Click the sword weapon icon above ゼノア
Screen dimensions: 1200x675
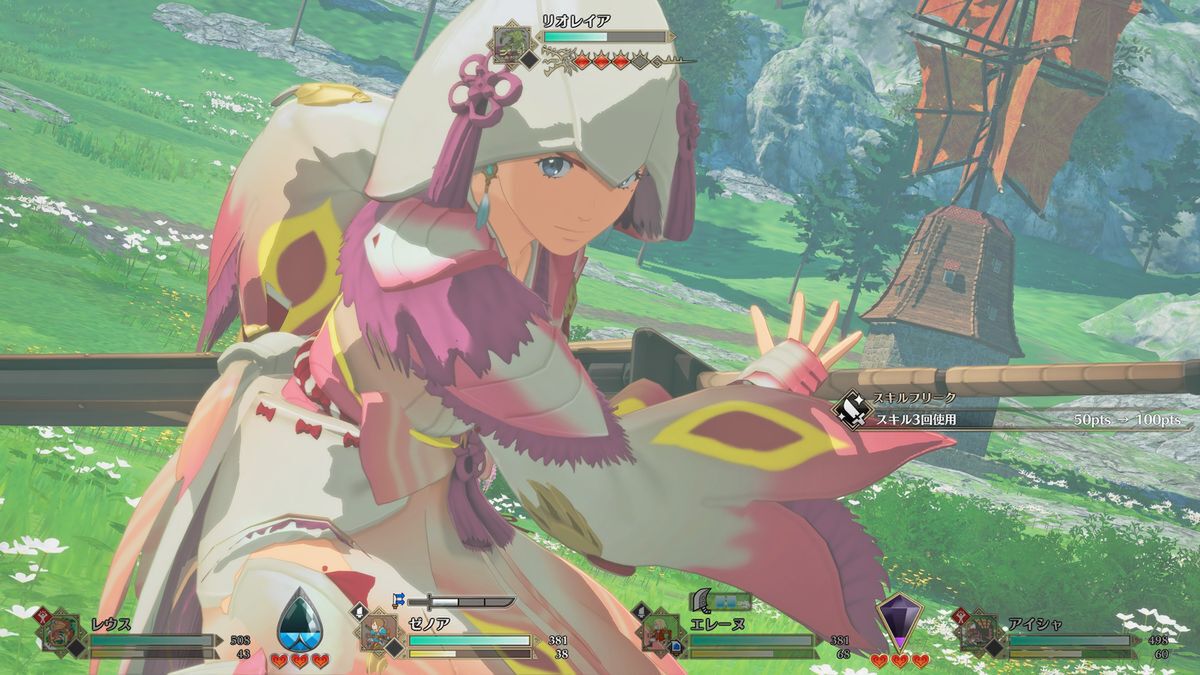[x=469, y=602]
